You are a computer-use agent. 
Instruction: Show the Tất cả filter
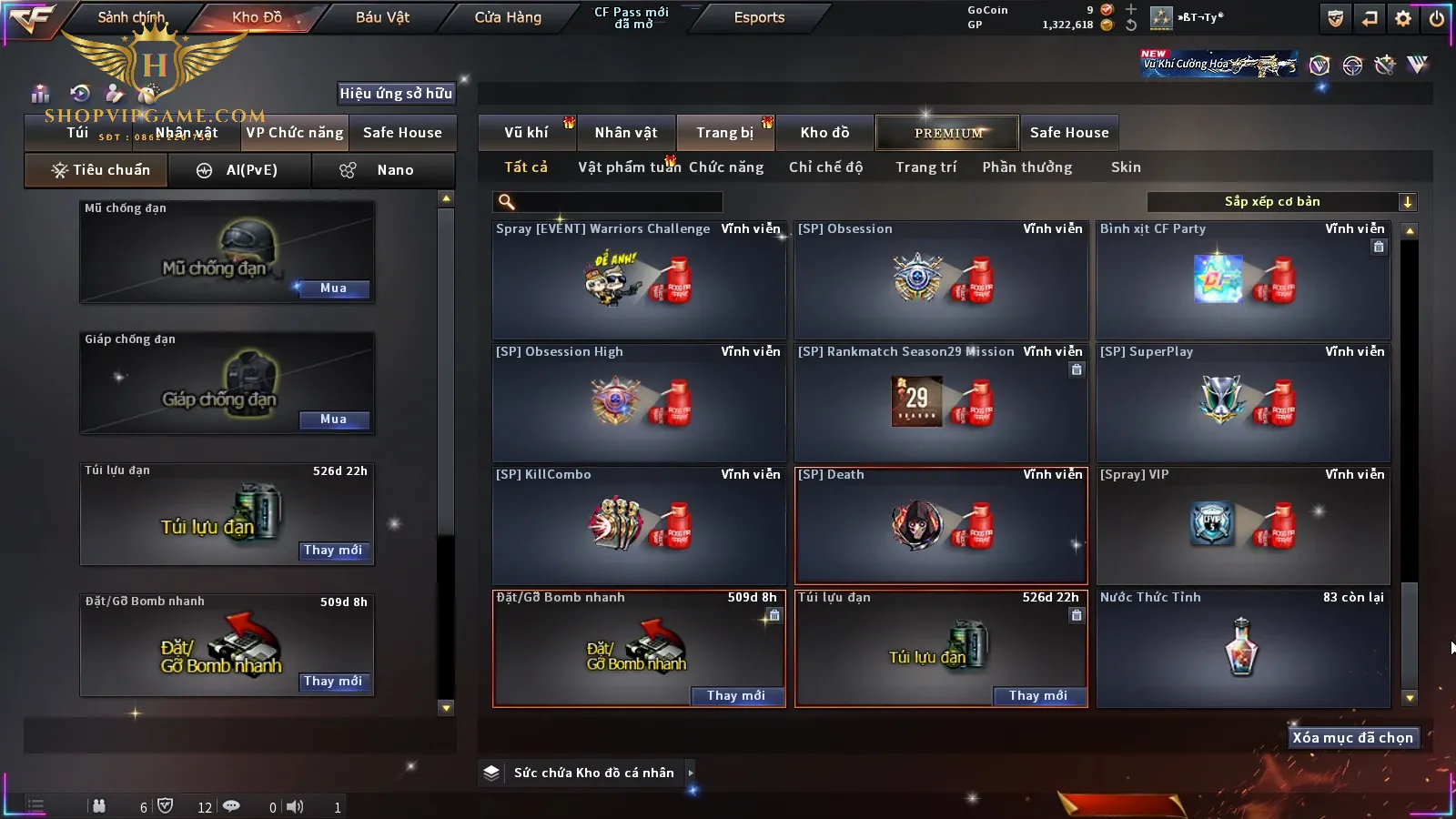[x=526, y=167]
